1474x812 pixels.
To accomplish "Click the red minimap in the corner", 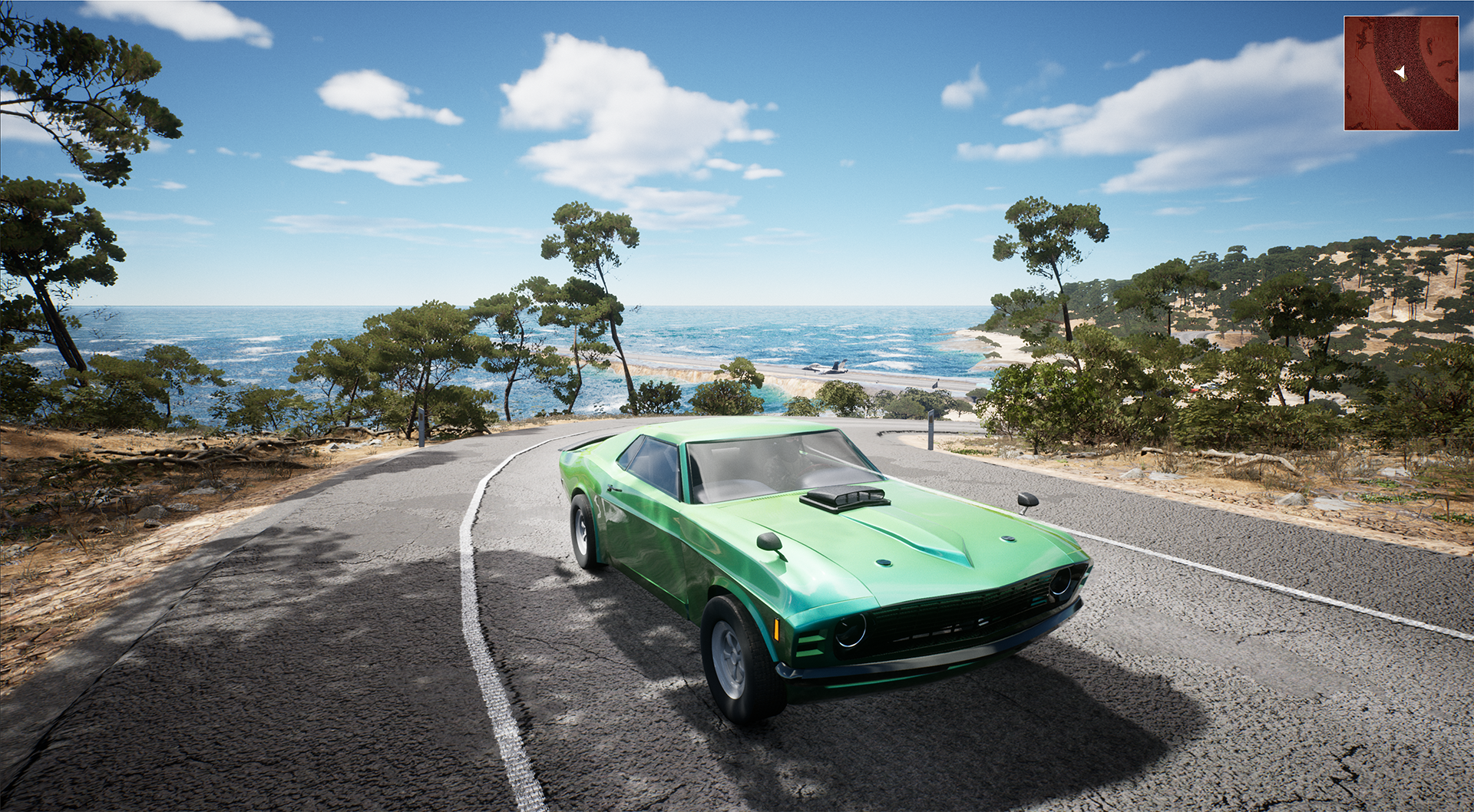I will click(1400, 73).
